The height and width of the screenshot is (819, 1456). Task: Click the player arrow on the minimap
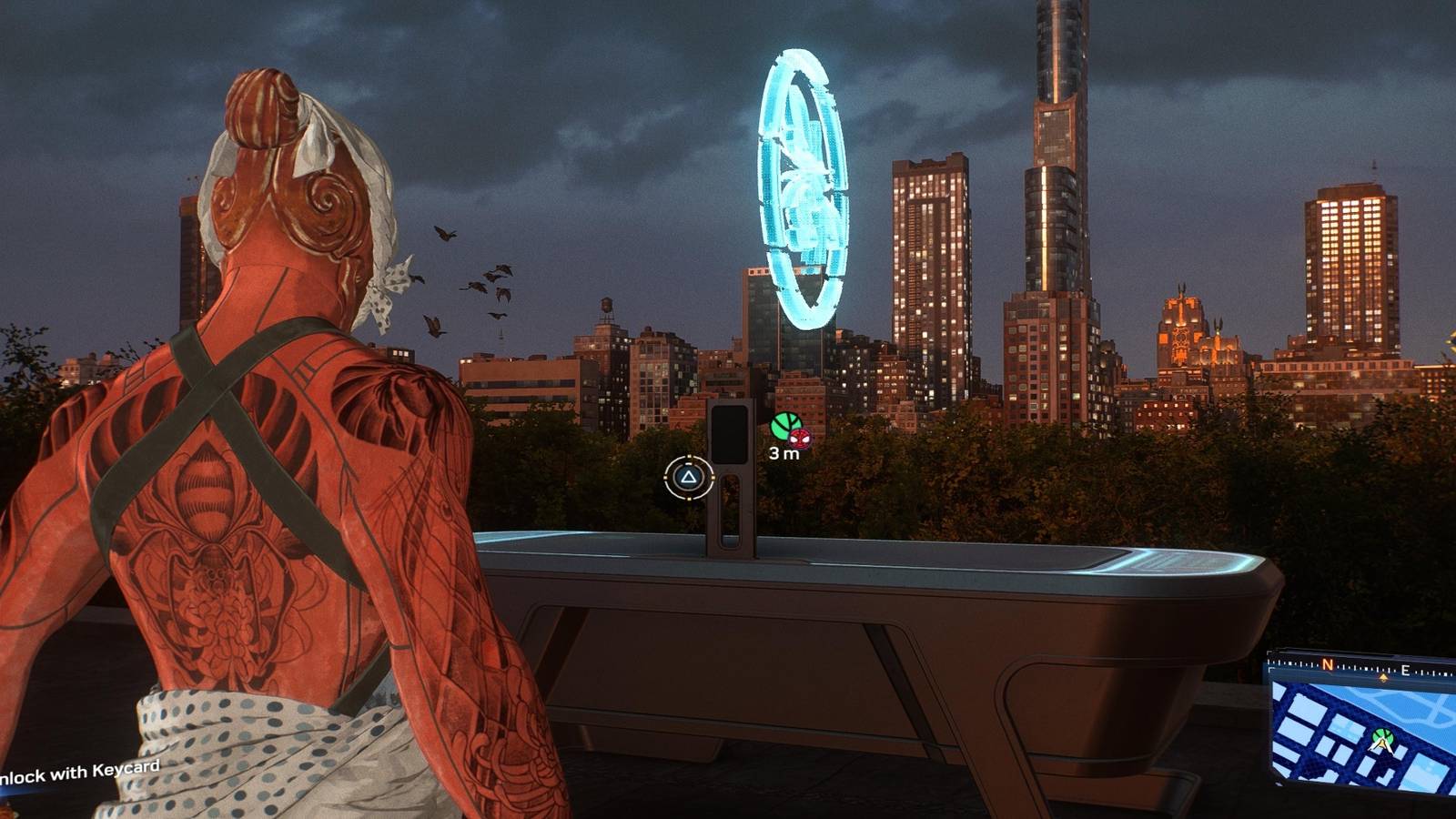1381,744
